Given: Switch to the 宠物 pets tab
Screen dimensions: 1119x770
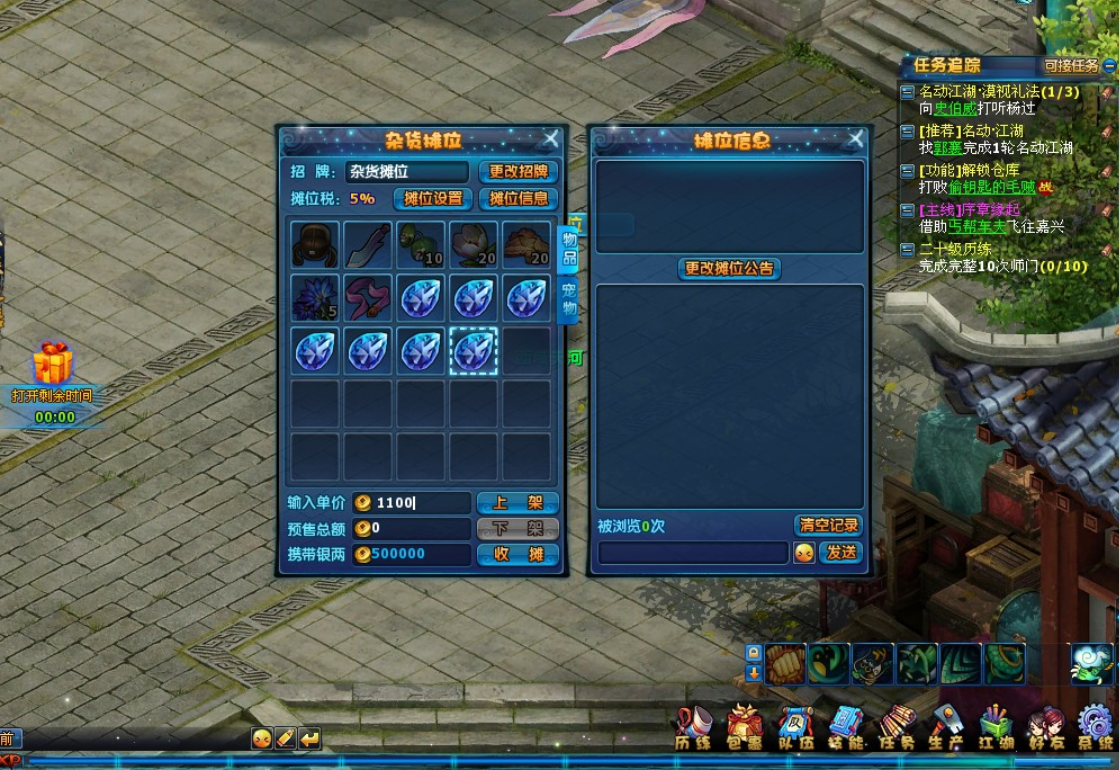Looking at the screenshot, I should pos(568,300).
